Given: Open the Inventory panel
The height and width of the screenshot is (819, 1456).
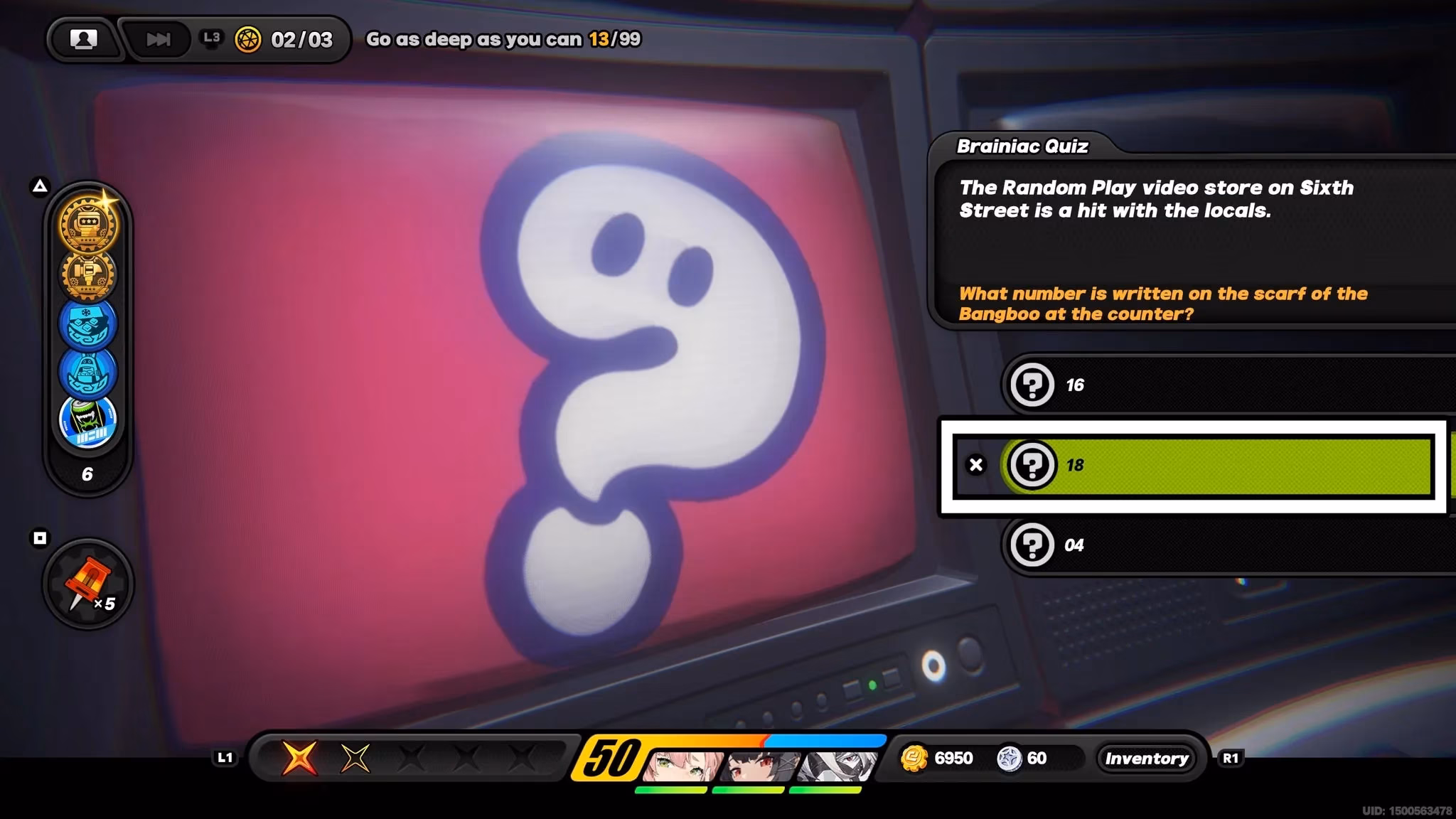Looking at the screenshot, I should point(1146,759).
